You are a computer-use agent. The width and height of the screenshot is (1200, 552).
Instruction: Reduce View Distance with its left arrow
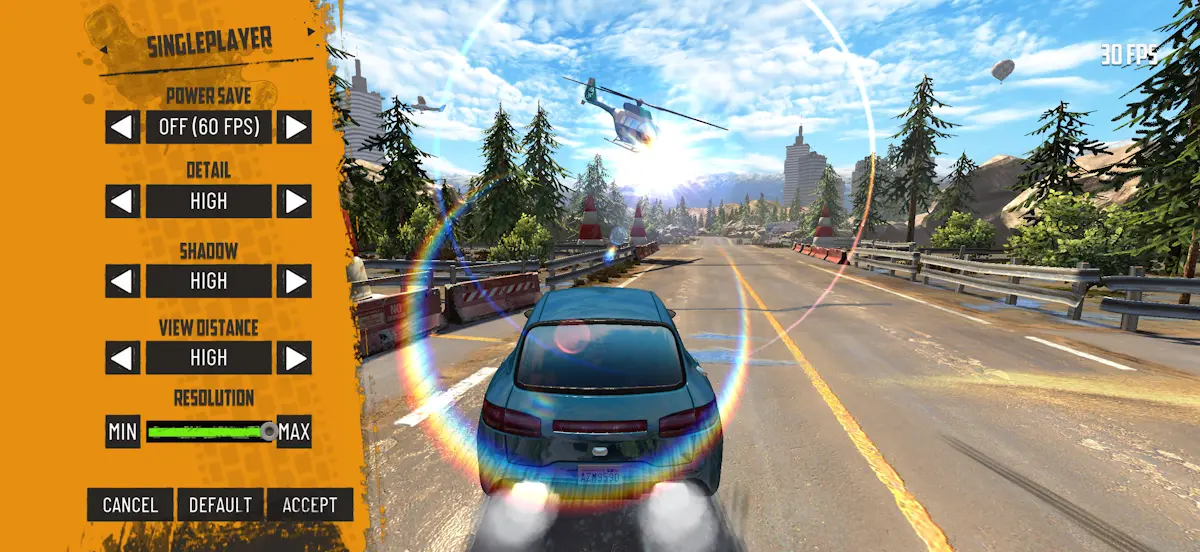pyautogui.click(x=123, y=357)
